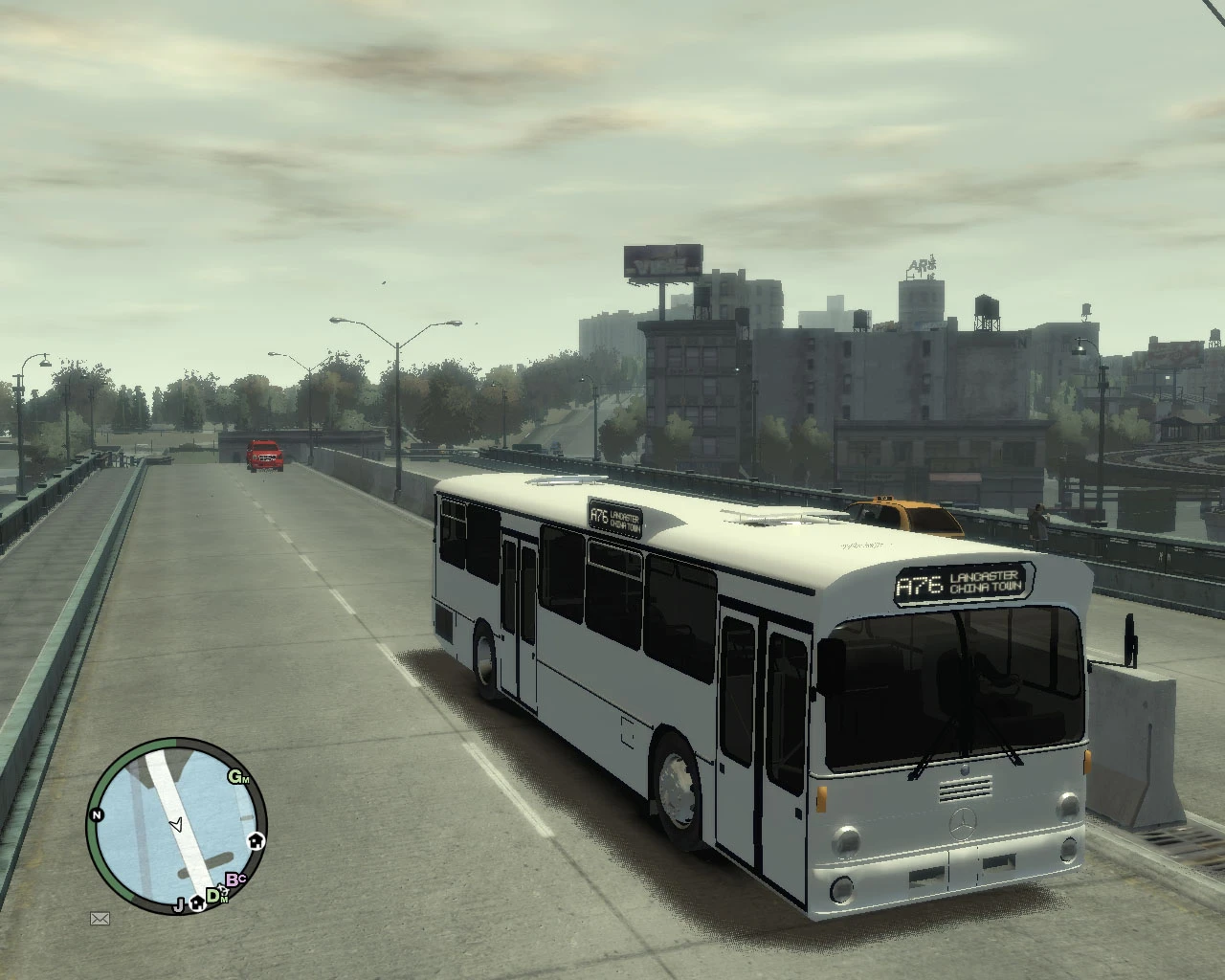Click the N compass indicator on the radar
The height and width of the screenshot is (980, 1225).
point(96,814)
